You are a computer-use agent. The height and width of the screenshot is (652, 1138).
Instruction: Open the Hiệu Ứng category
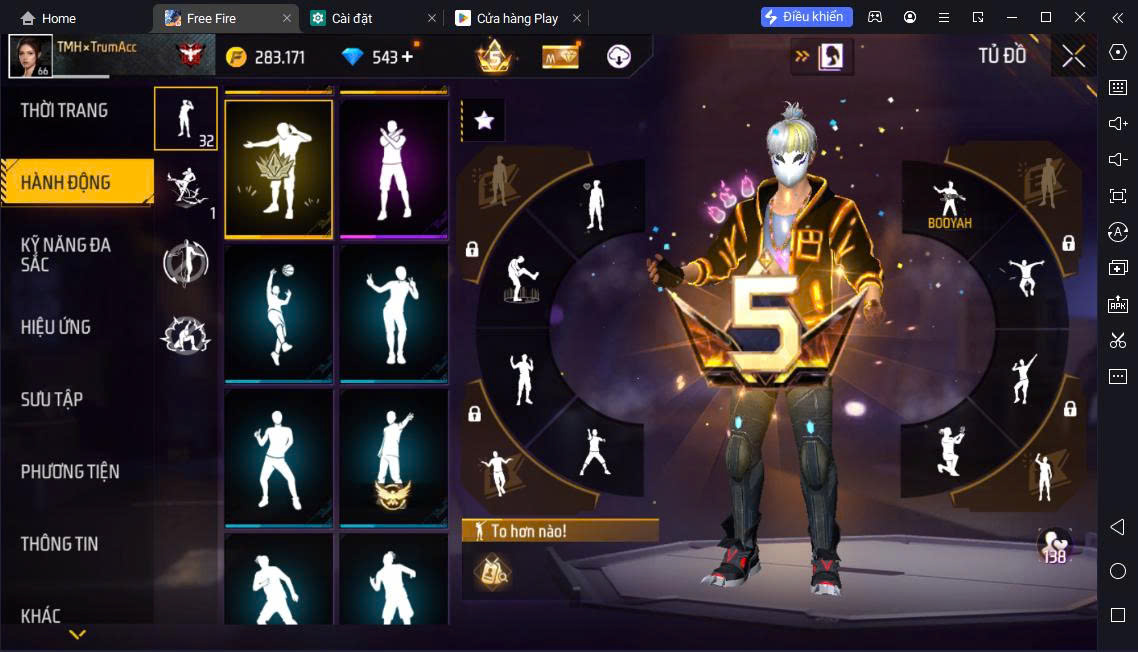click(x=56, y=327)
